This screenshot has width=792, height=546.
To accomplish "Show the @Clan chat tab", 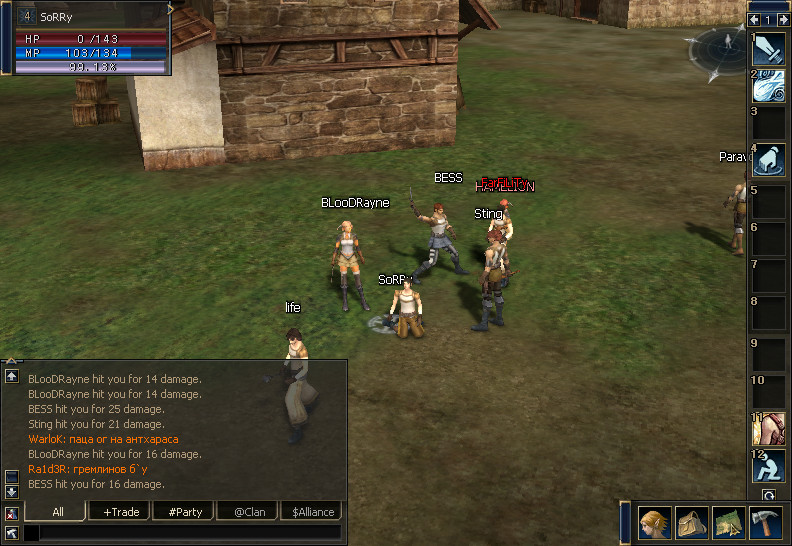I will [x=247, y=512].
